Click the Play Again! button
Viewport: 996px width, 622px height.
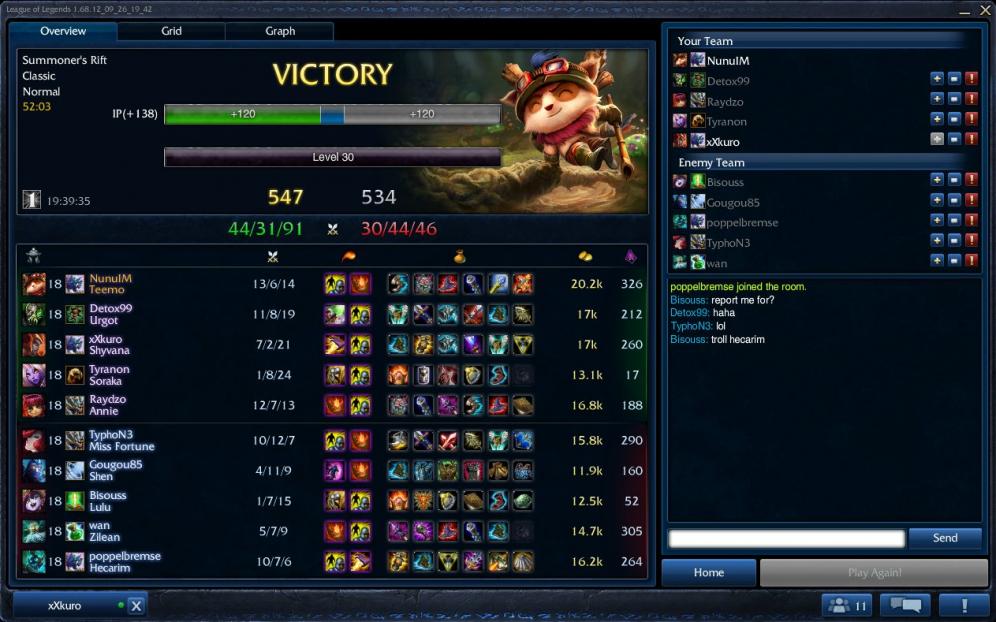click(x=874, y=573)
